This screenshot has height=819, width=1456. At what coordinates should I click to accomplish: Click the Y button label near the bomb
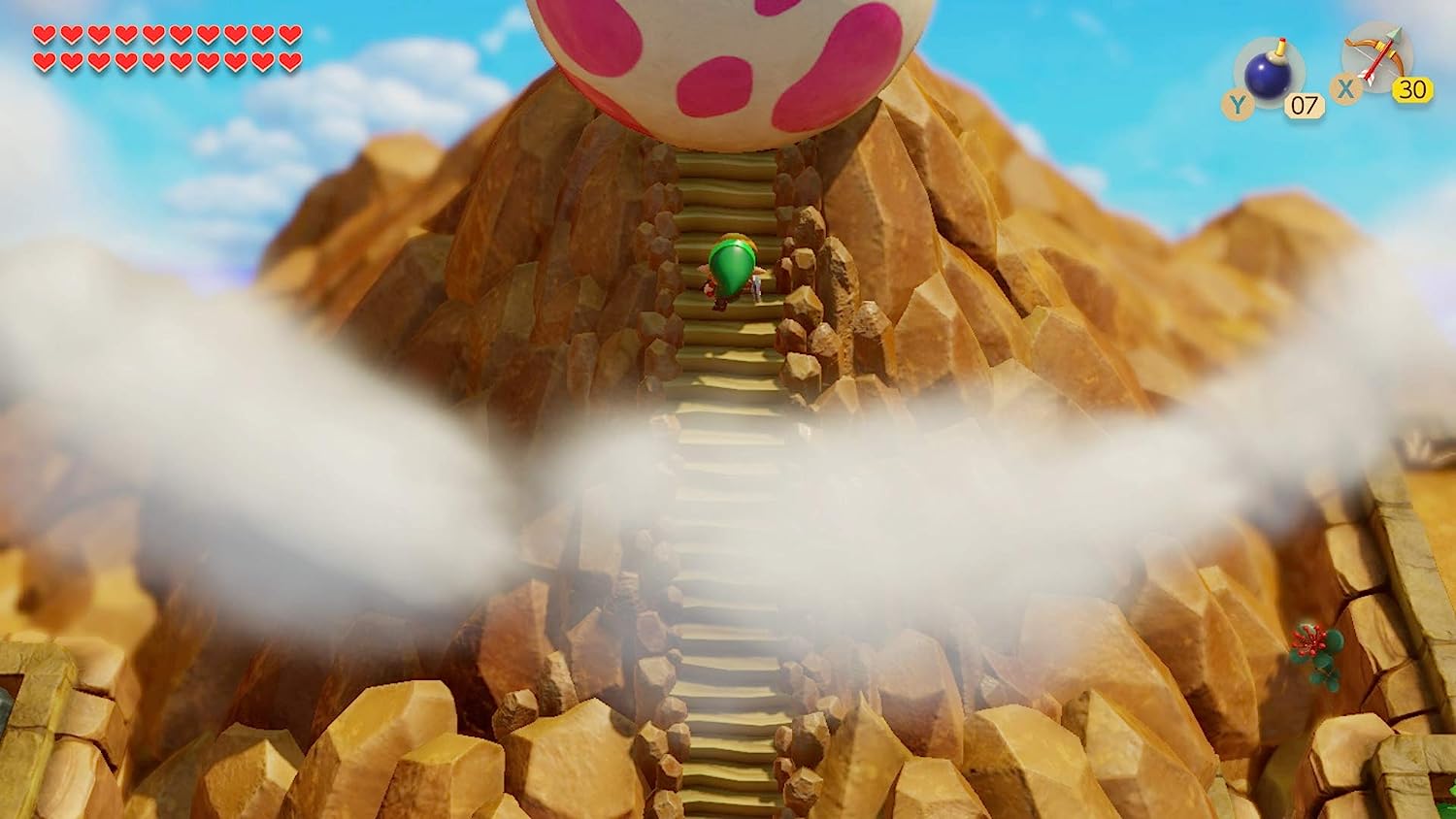(1236, 100)
